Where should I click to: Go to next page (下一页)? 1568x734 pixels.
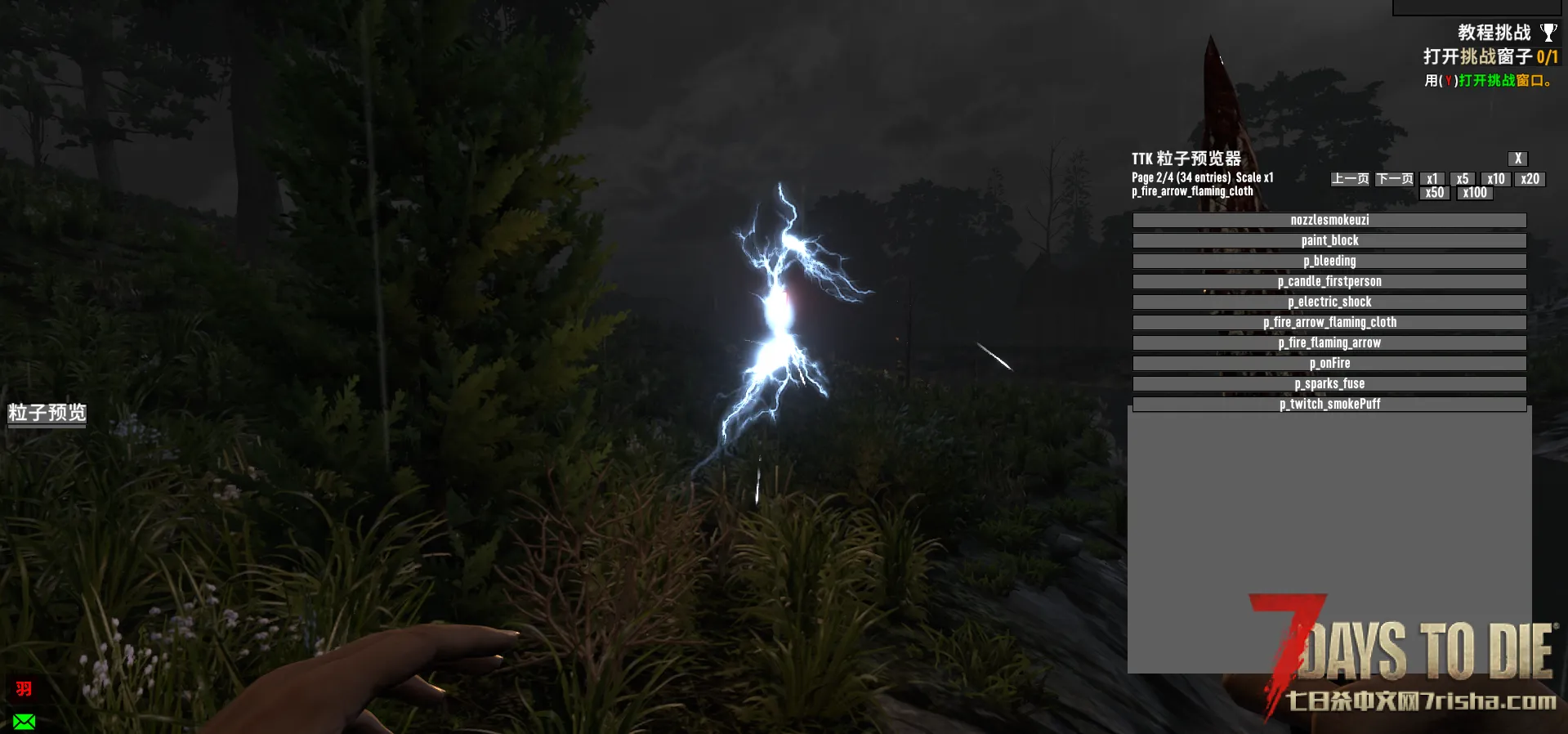[x=1394, y=179]
